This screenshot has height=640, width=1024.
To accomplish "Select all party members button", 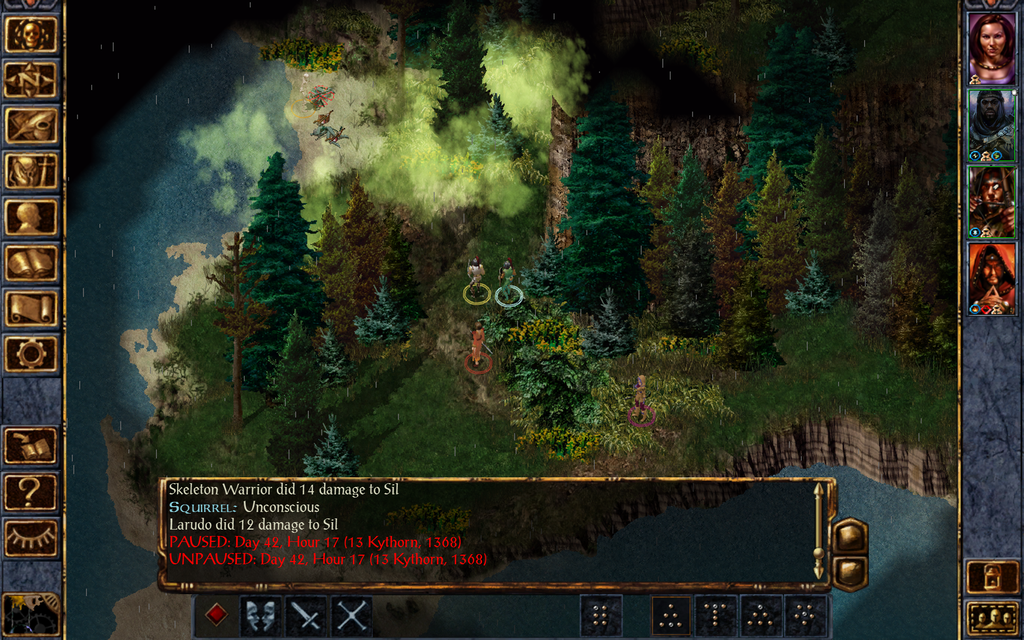I will click(991, 617).
